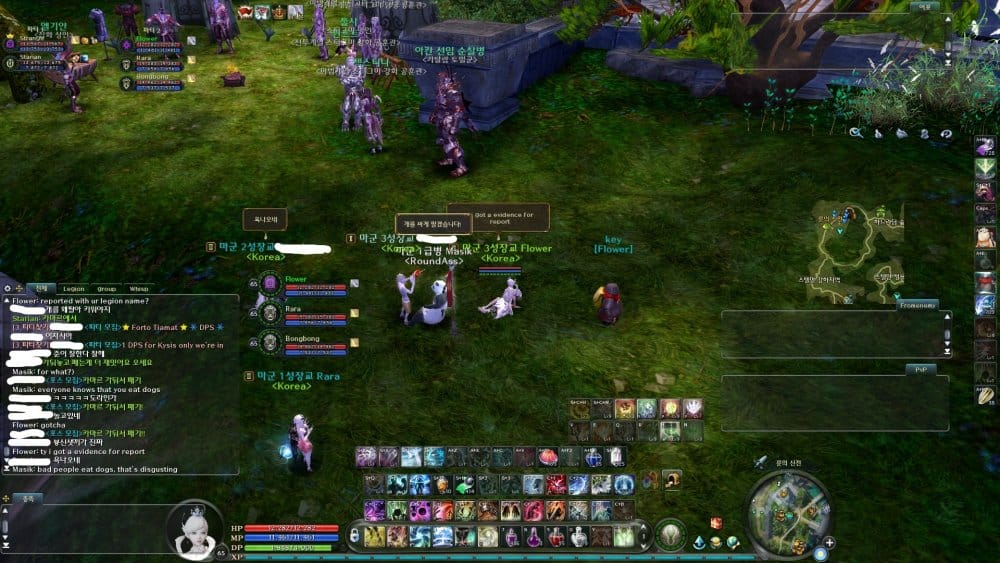Click the magnifying glass search icon
Image resolution: width=1000 pixels, height=563 pixels.
pyautogui.click(x=856, y=132)
